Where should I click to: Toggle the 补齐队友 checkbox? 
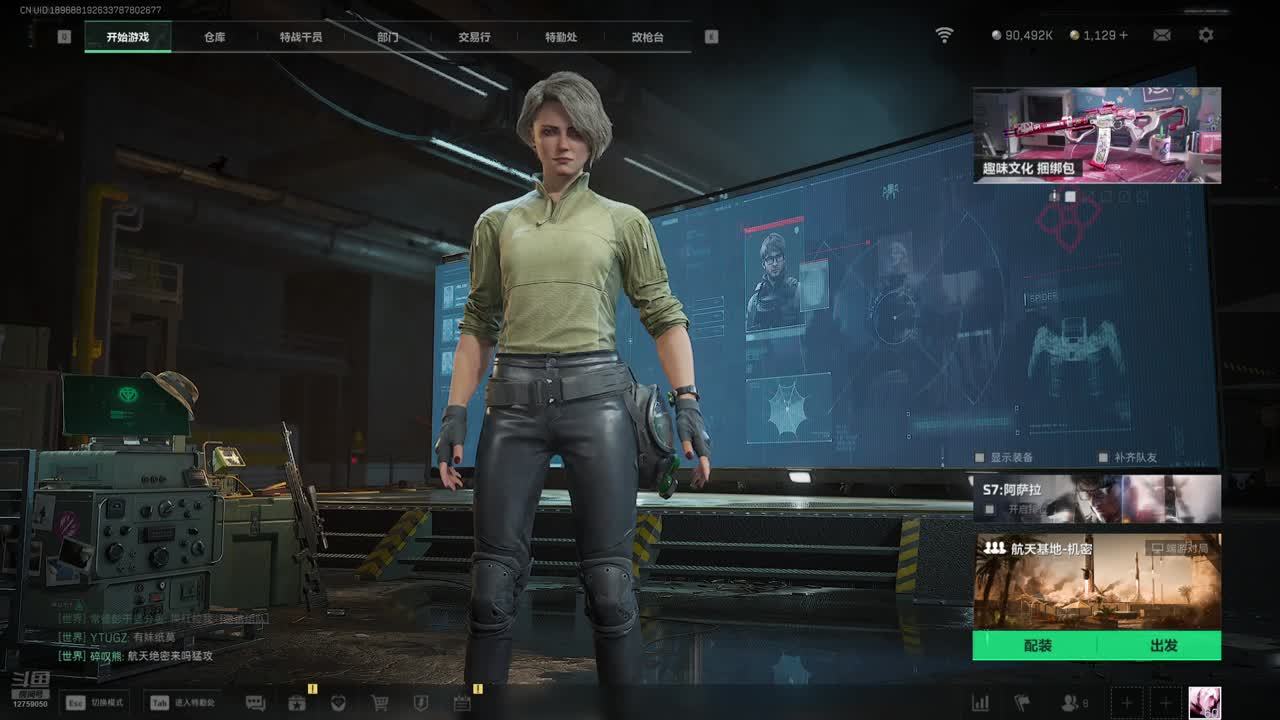click(1104, 457)
